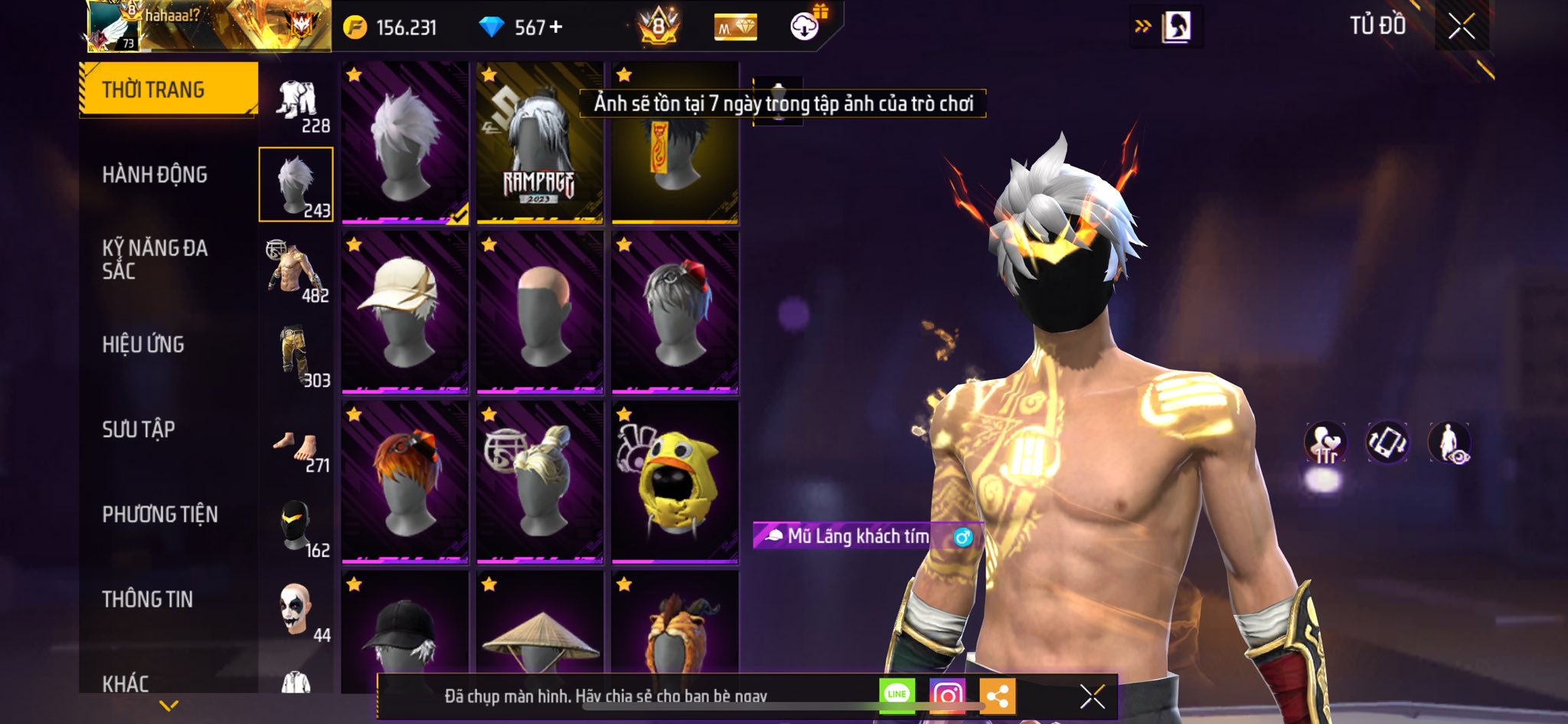
Task: Select the KỸ NĂNG ĐA SẮC tab
Action: [155, 259]
